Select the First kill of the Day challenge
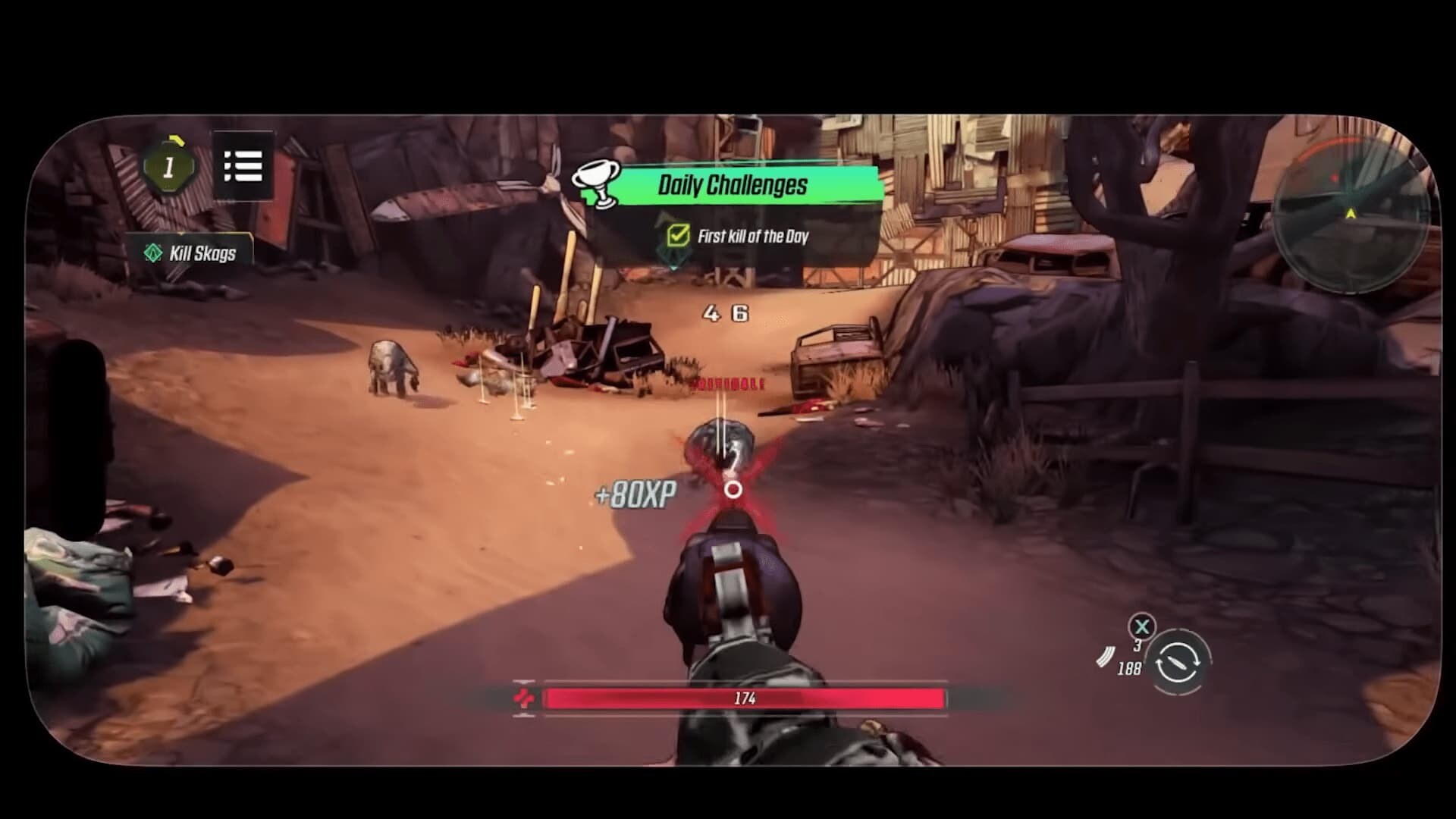 point(739,237)
